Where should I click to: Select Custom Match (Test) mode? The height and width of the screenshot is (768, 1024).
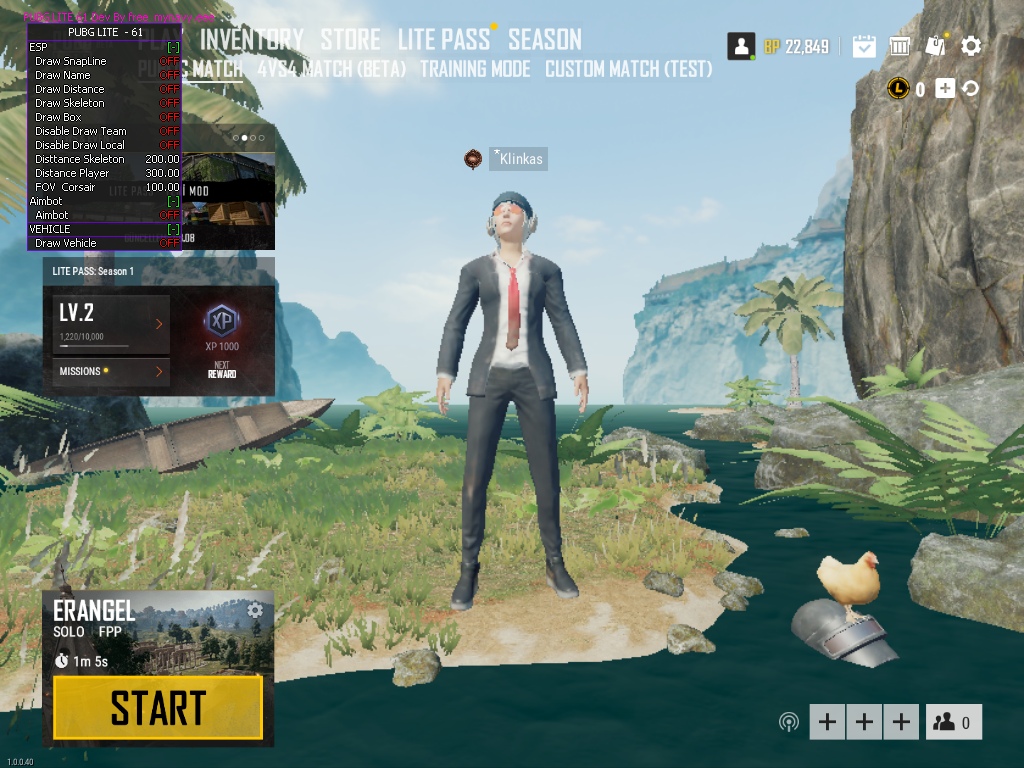(x=628, y=70)
